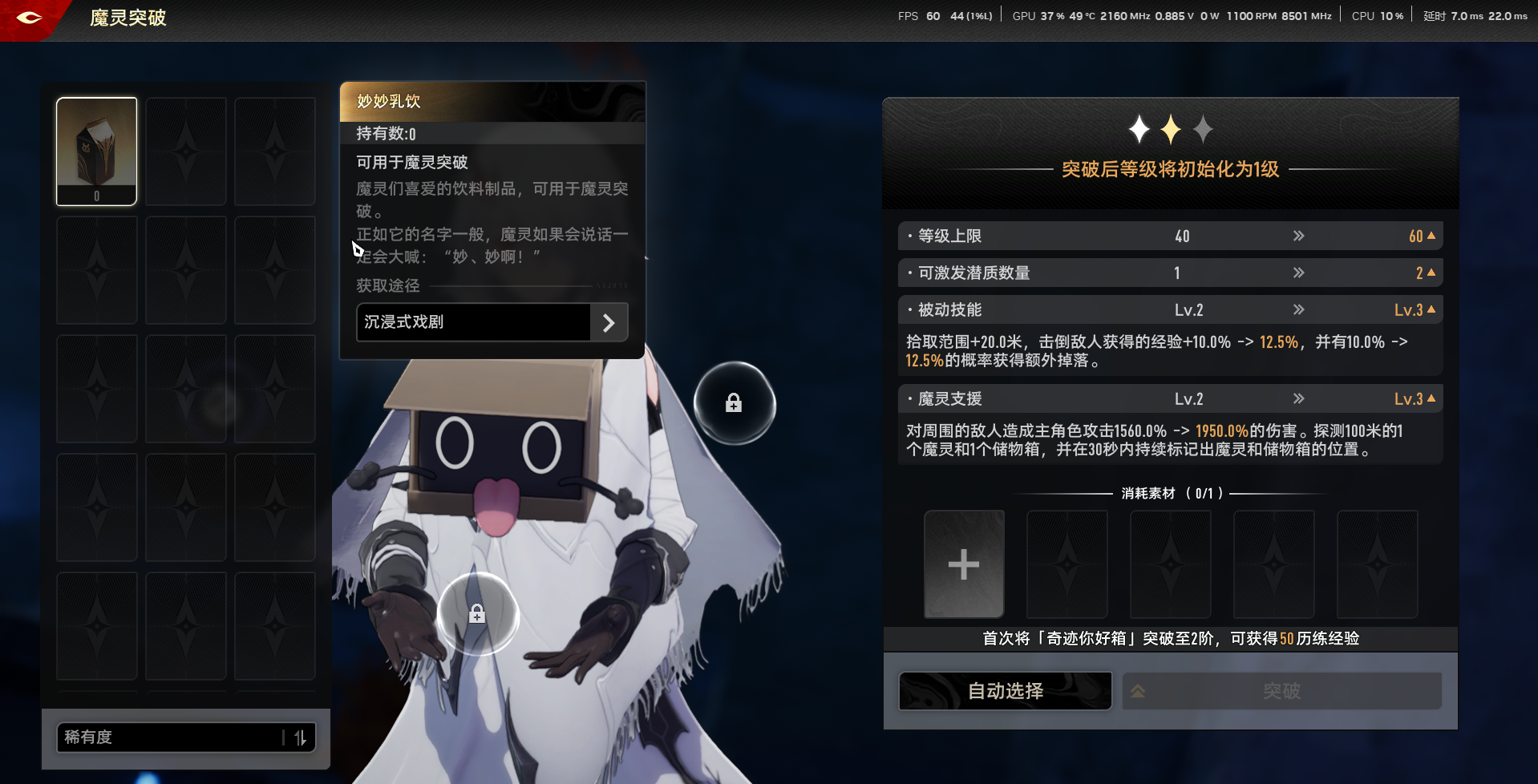Click the orange triangle next to Lv.3 被动技能

tap(1431, 309)
